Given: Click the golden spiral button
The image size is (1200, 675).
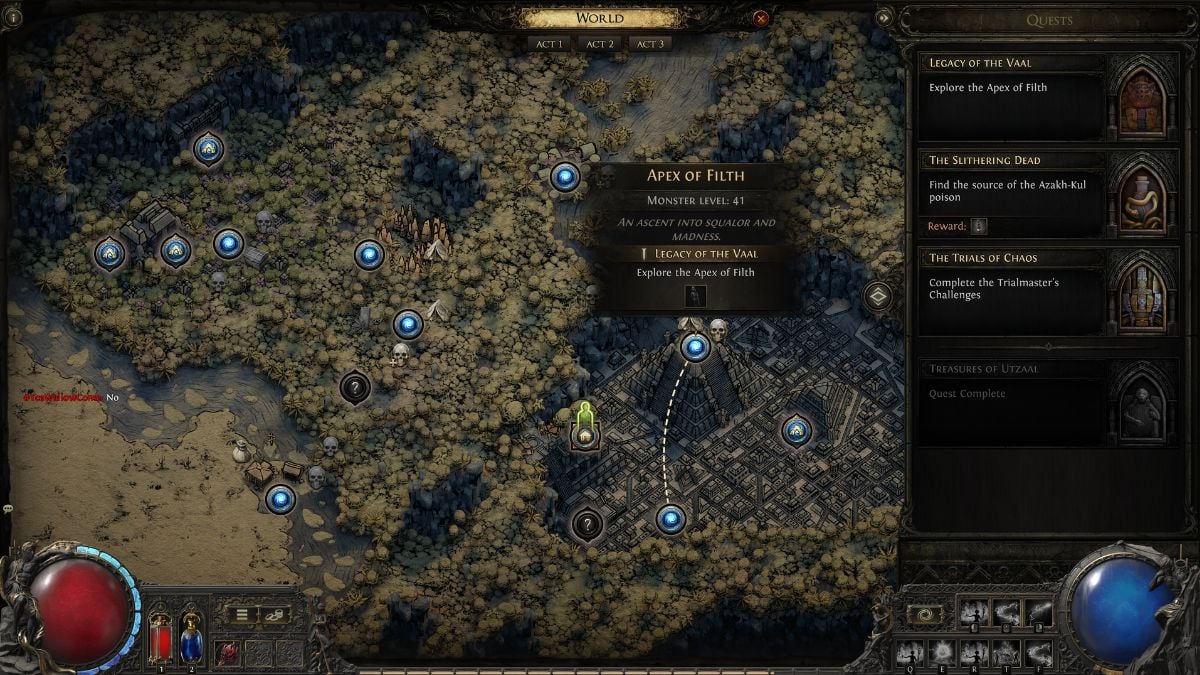Looking at the screenshot, I should (923, 612).
